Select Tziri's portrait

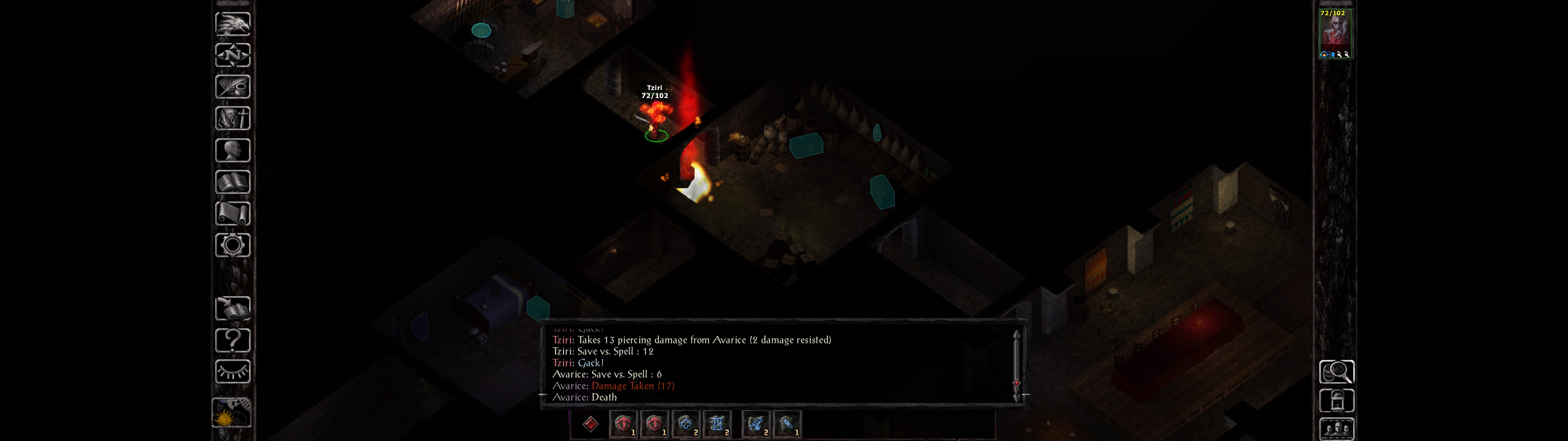coord(1335,33)
